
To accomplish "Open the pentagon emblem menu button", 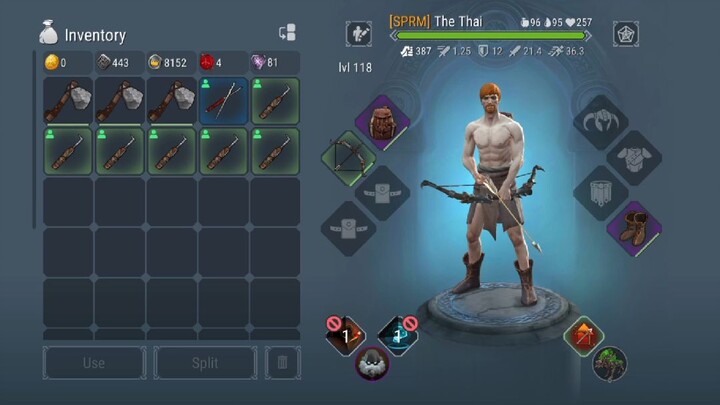I will tap(627, 33).
